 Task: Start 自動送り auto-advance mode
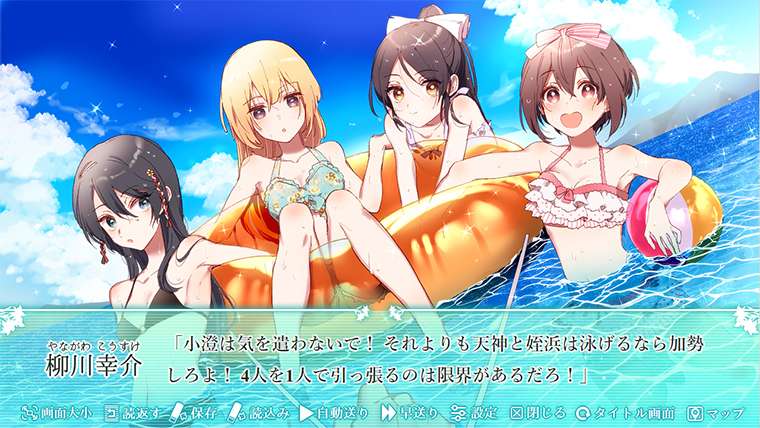334,412
